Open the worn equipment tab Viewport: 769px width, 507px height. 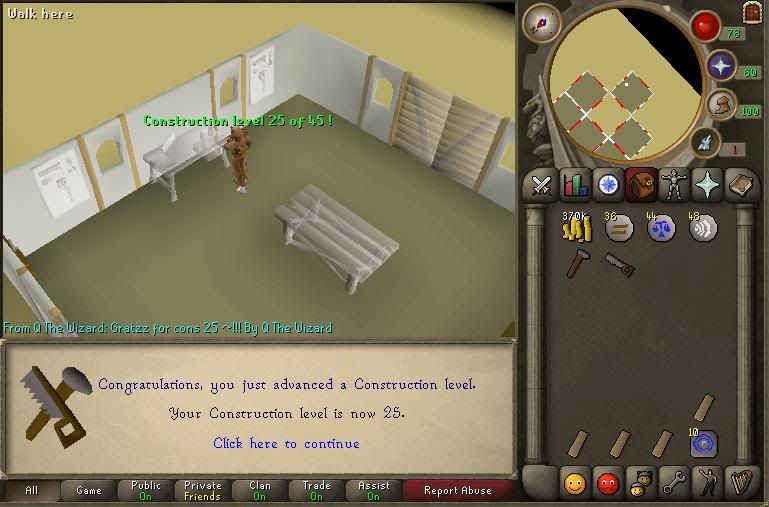tap(672, 185)
